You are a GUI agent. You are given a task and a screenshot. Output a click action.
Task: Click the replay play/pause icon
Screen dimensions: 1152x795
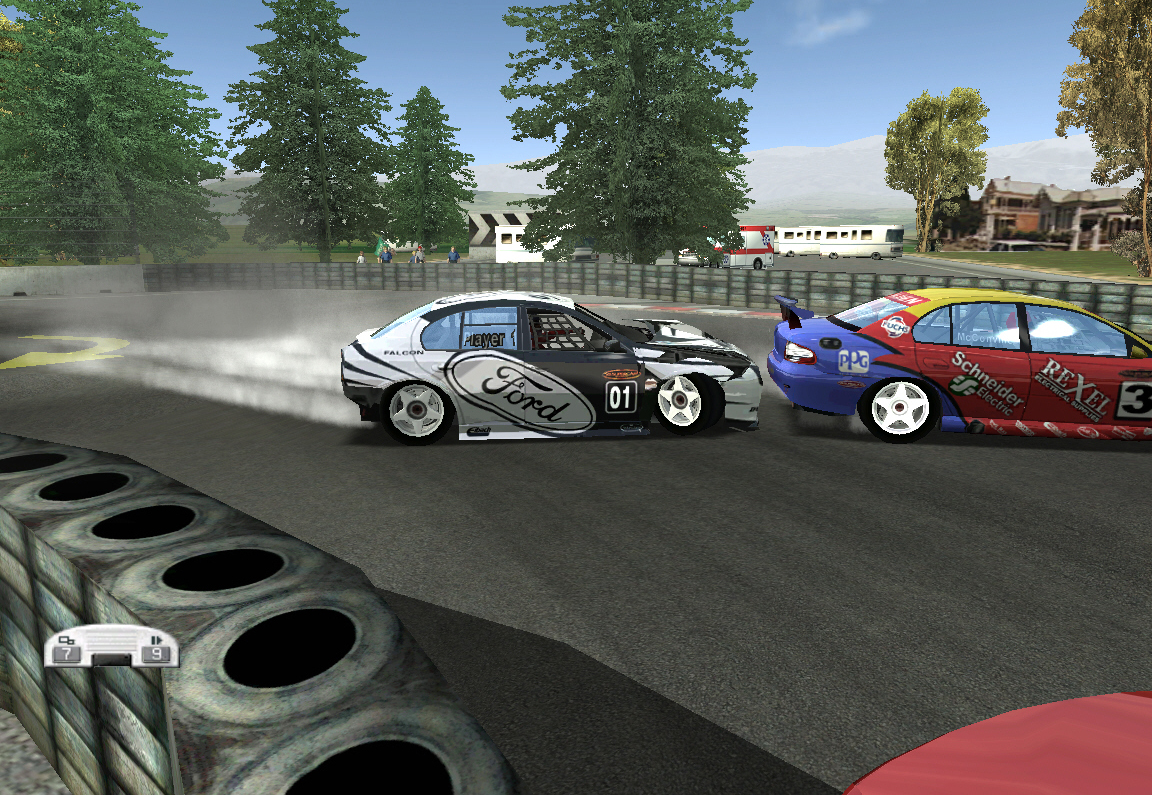(x=156, y=639)
